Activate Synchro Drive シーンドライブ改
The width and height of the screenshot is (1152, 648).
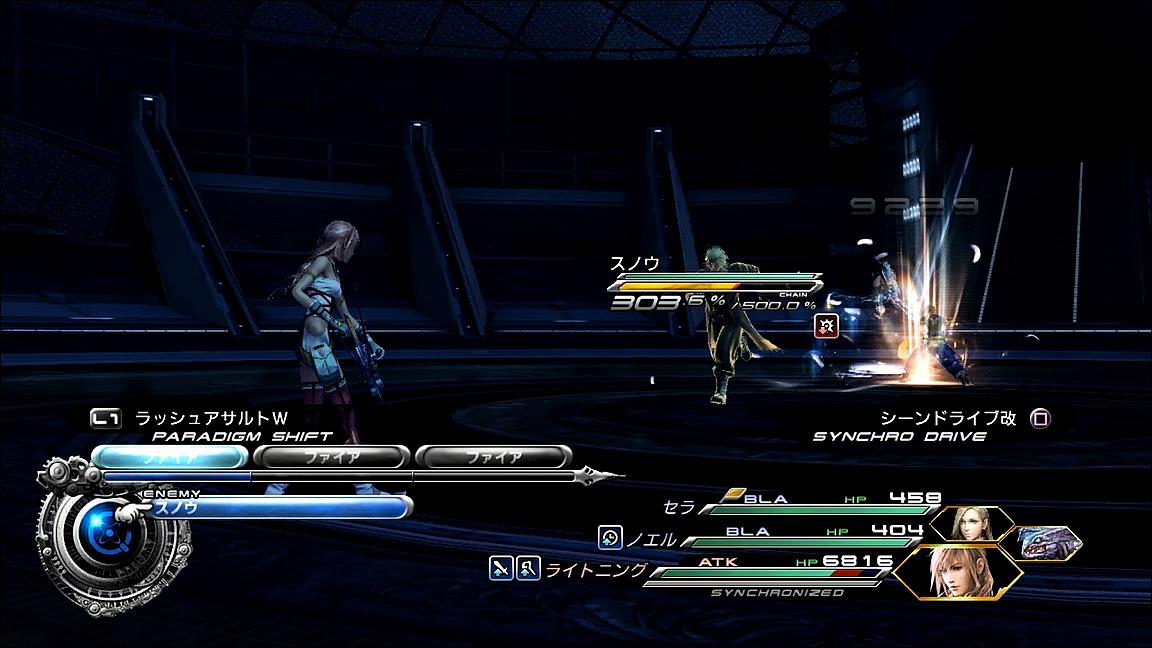pos(948,418)
